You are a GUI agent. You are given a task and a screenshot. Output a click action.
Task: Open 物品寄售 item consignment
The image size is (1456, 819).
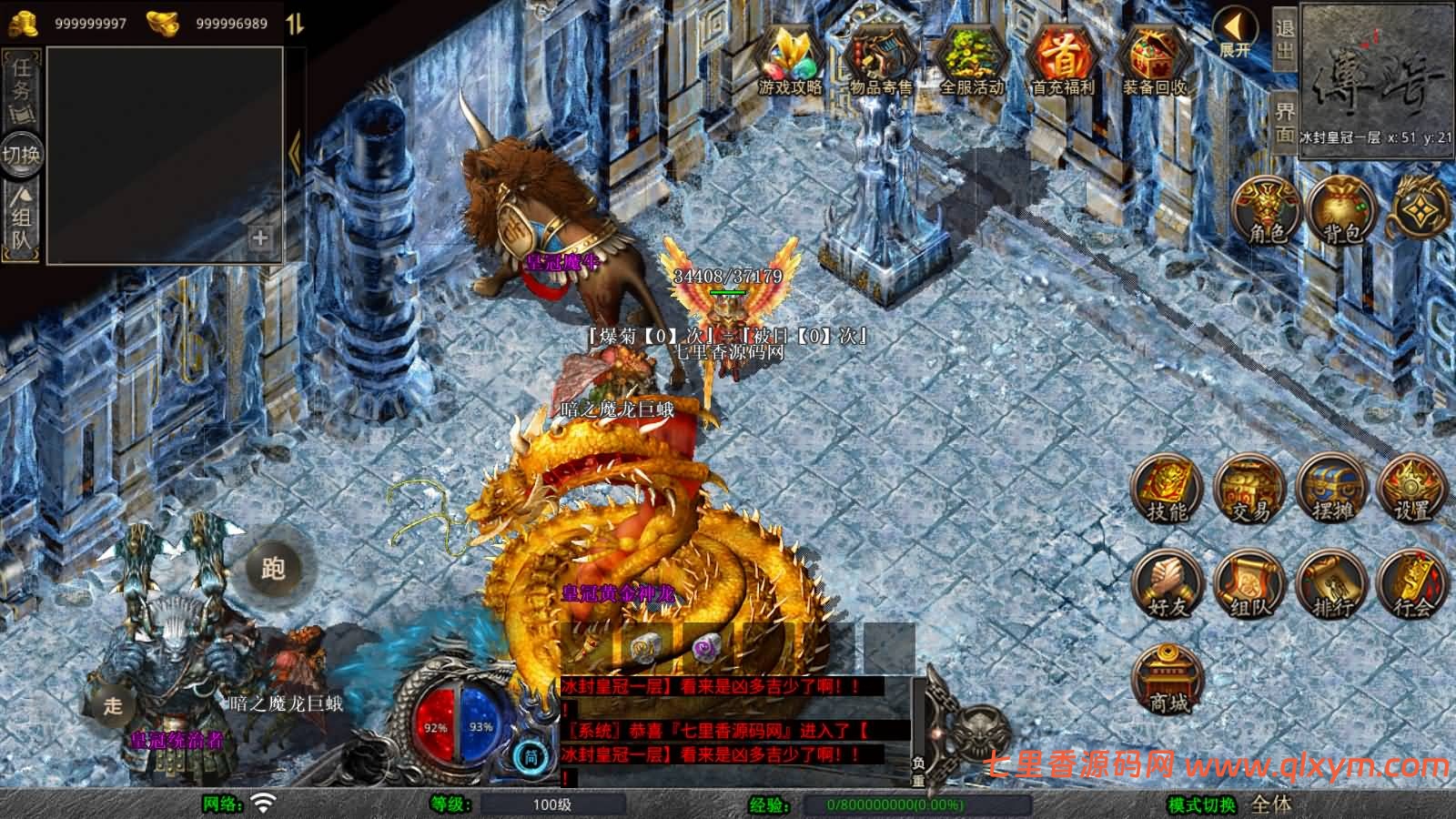(880, 60)
